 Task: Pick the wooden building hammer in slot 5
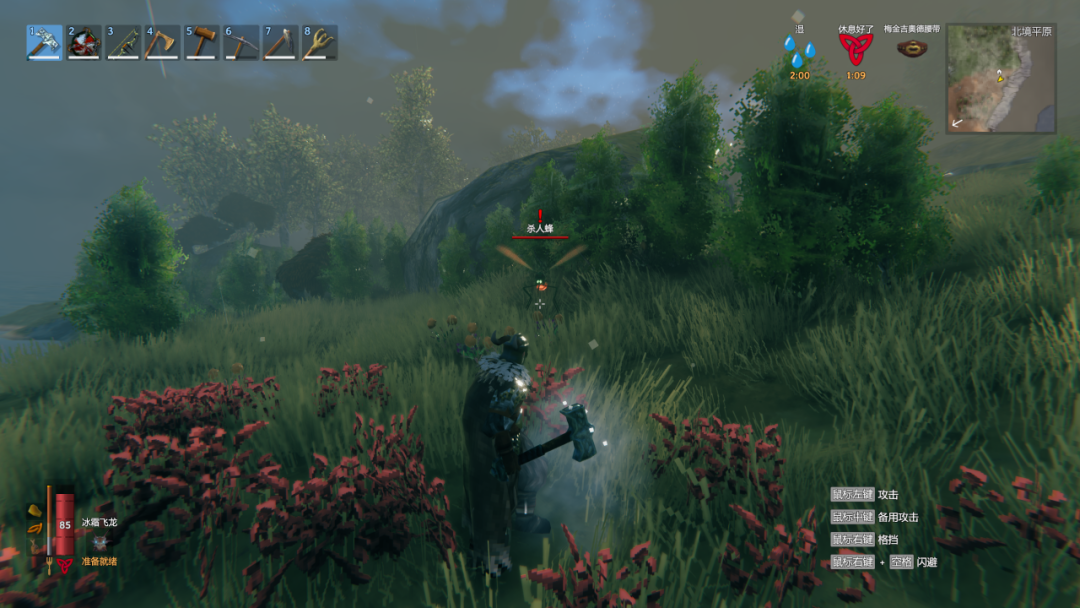pos(202,43)
